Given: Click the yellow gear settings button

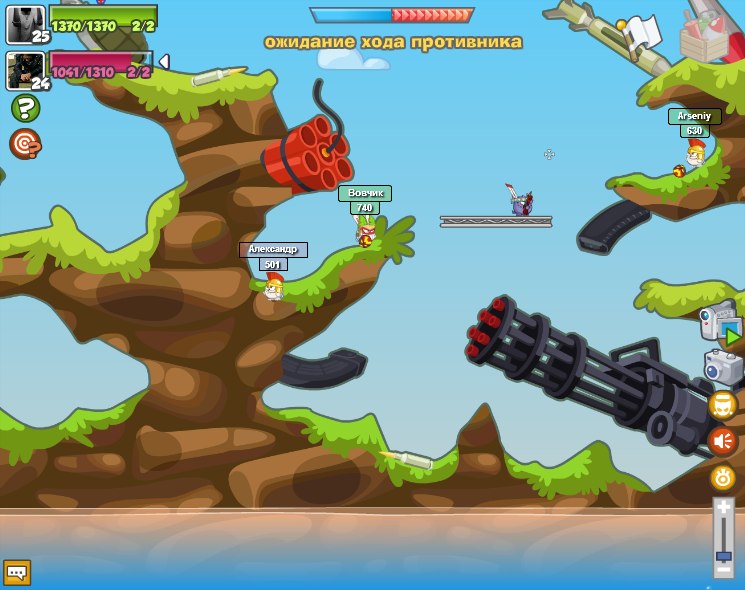Looking at the screenshot, I should [723, 477].
